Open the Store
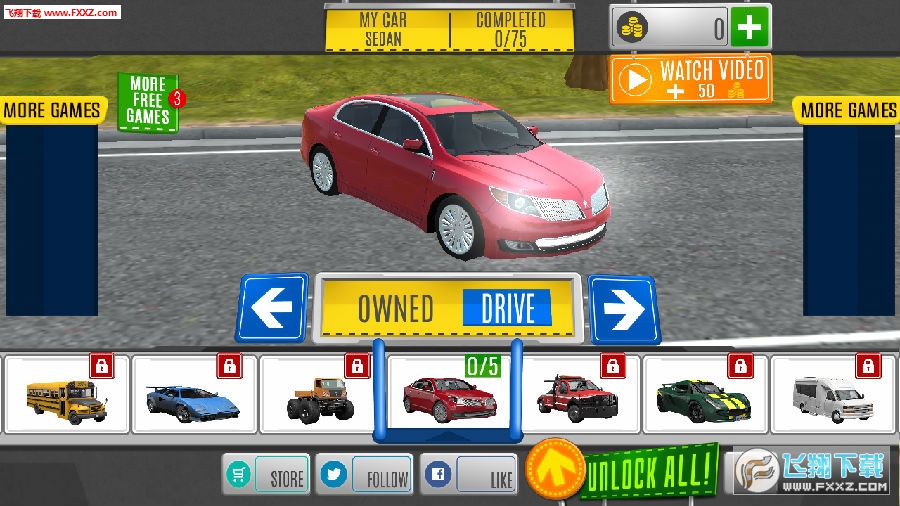The image size is (900, 506). click(x=265, y=475)
